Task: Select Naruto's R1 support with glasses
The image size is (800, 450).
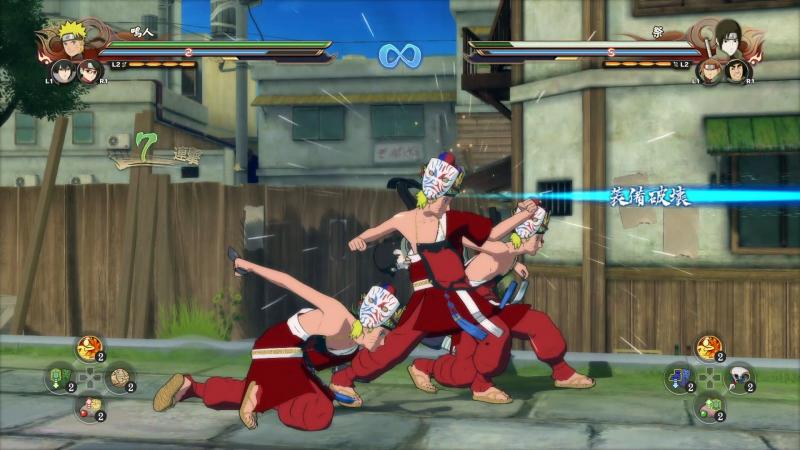Action: 89,71
